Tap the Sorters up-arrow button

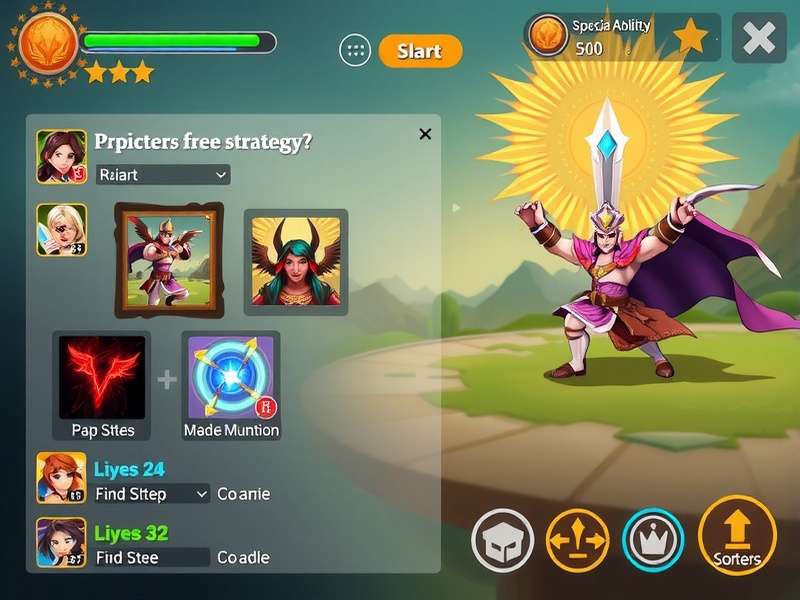click(x=737, y=535)
